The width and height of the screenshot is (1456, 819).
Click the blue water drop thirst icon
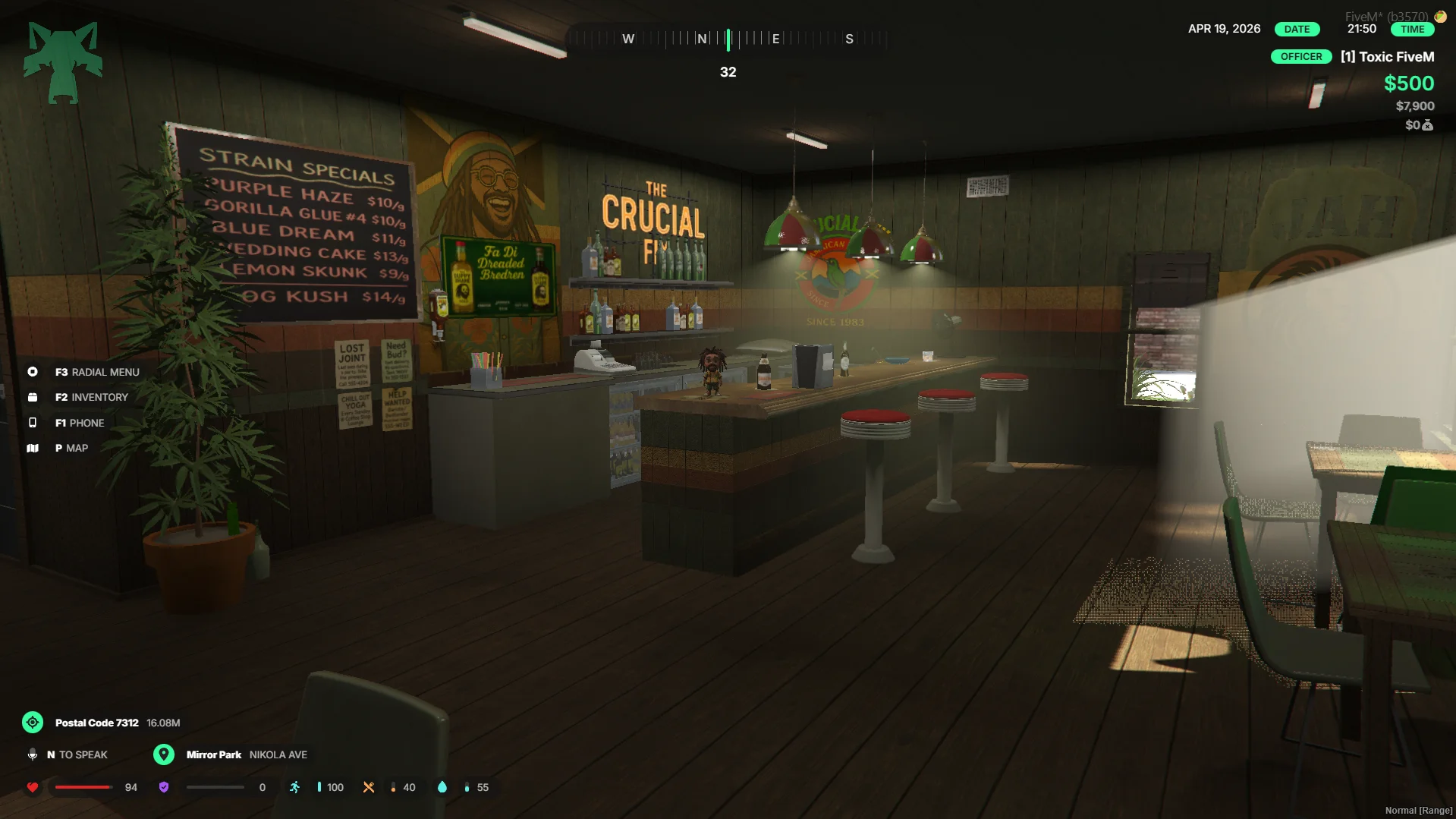(x=442, y=787)
